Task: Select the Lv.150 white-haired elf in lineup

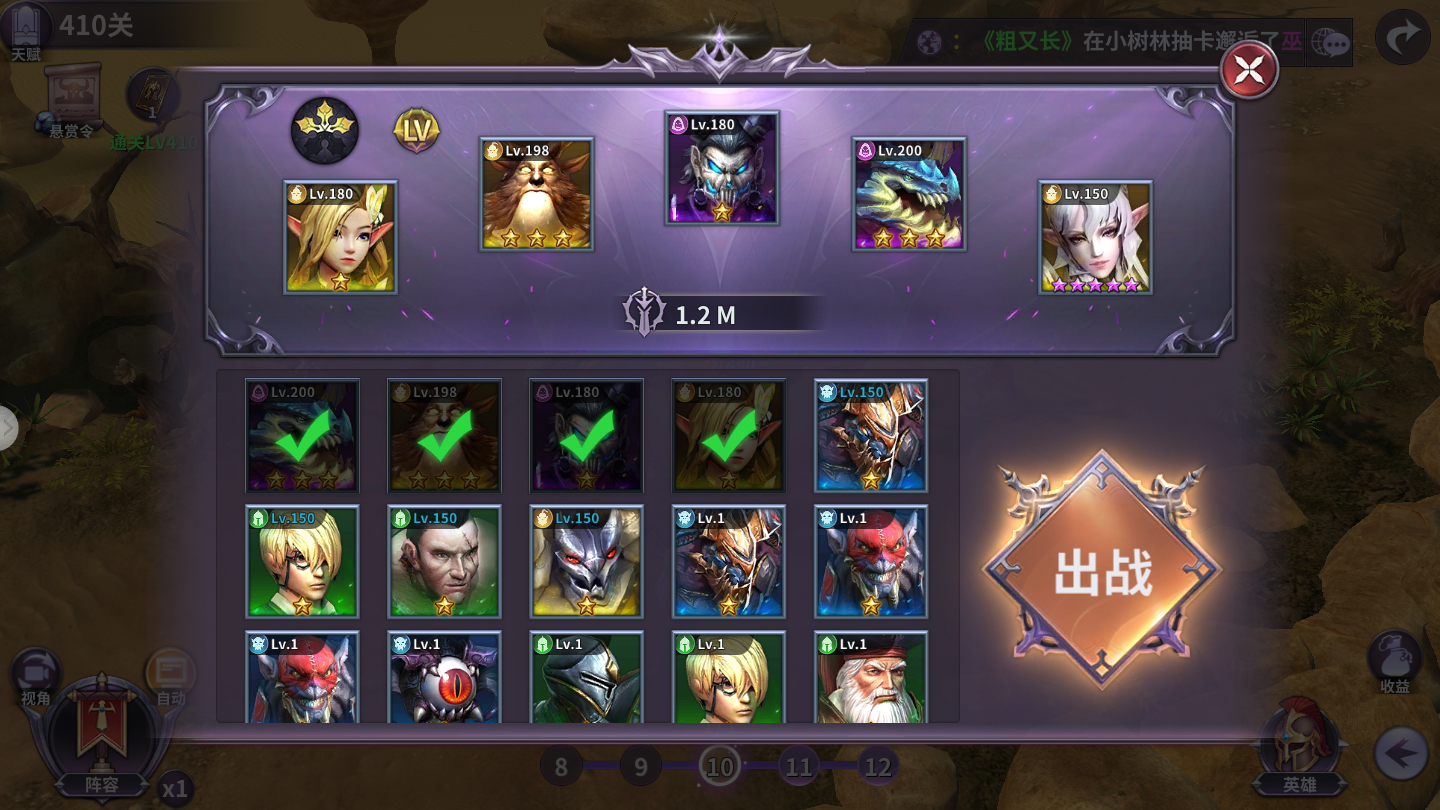Action: [x=1096, y=237]
